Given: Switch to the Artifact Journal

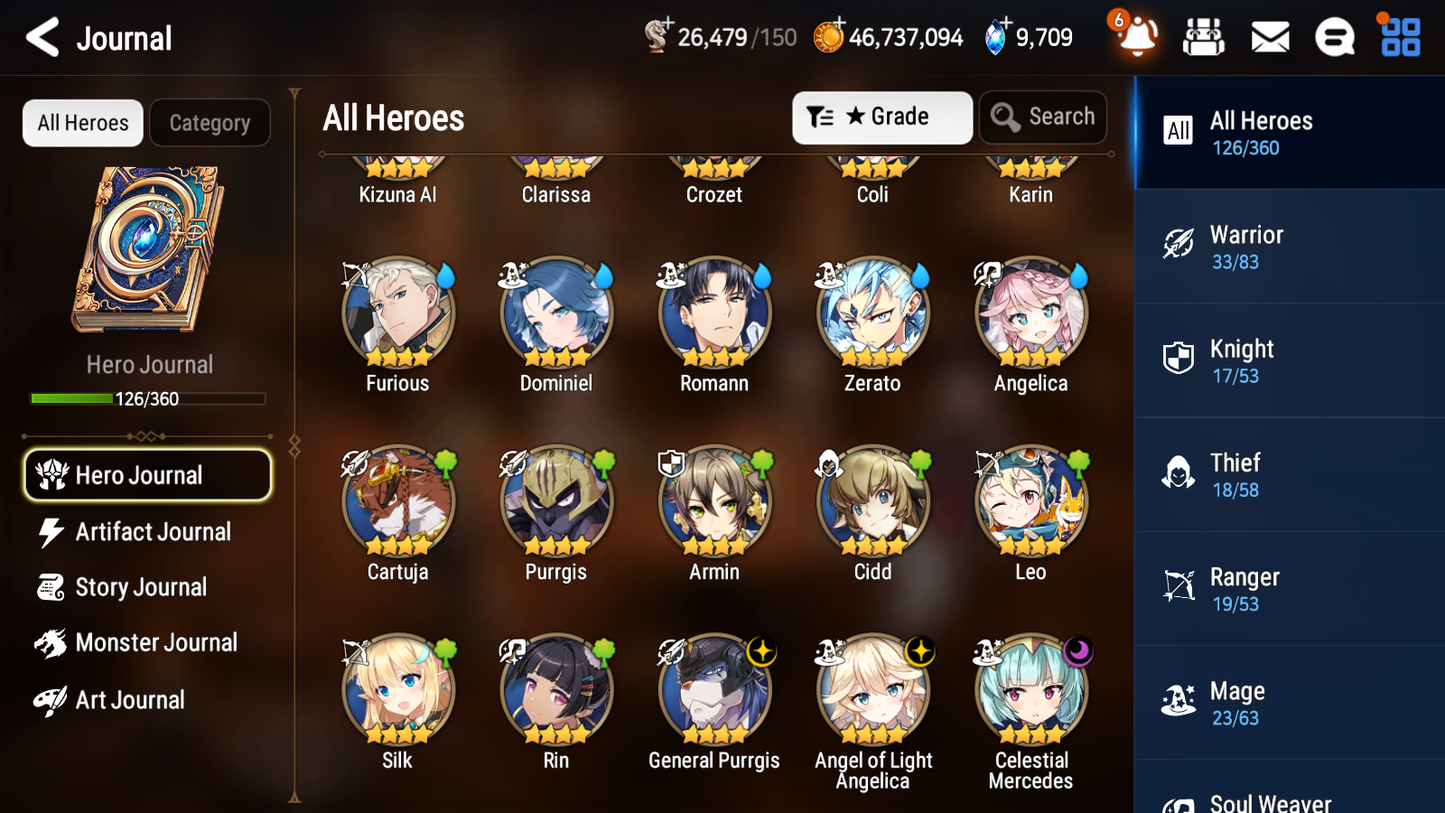Looking at the screenshot, I should 150,531.
